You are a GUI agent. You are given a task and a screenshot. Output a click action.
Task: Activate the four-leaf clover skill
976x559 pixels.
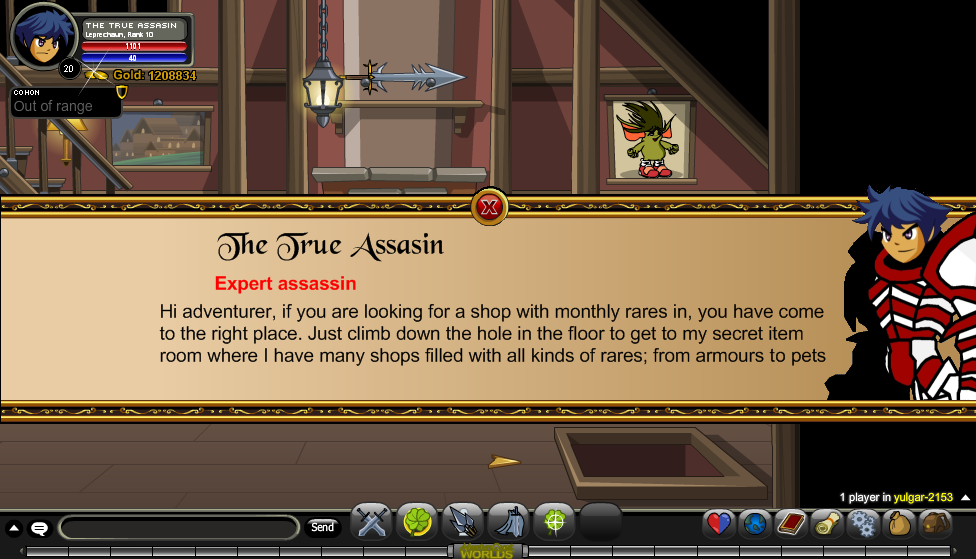pos(417,522)
